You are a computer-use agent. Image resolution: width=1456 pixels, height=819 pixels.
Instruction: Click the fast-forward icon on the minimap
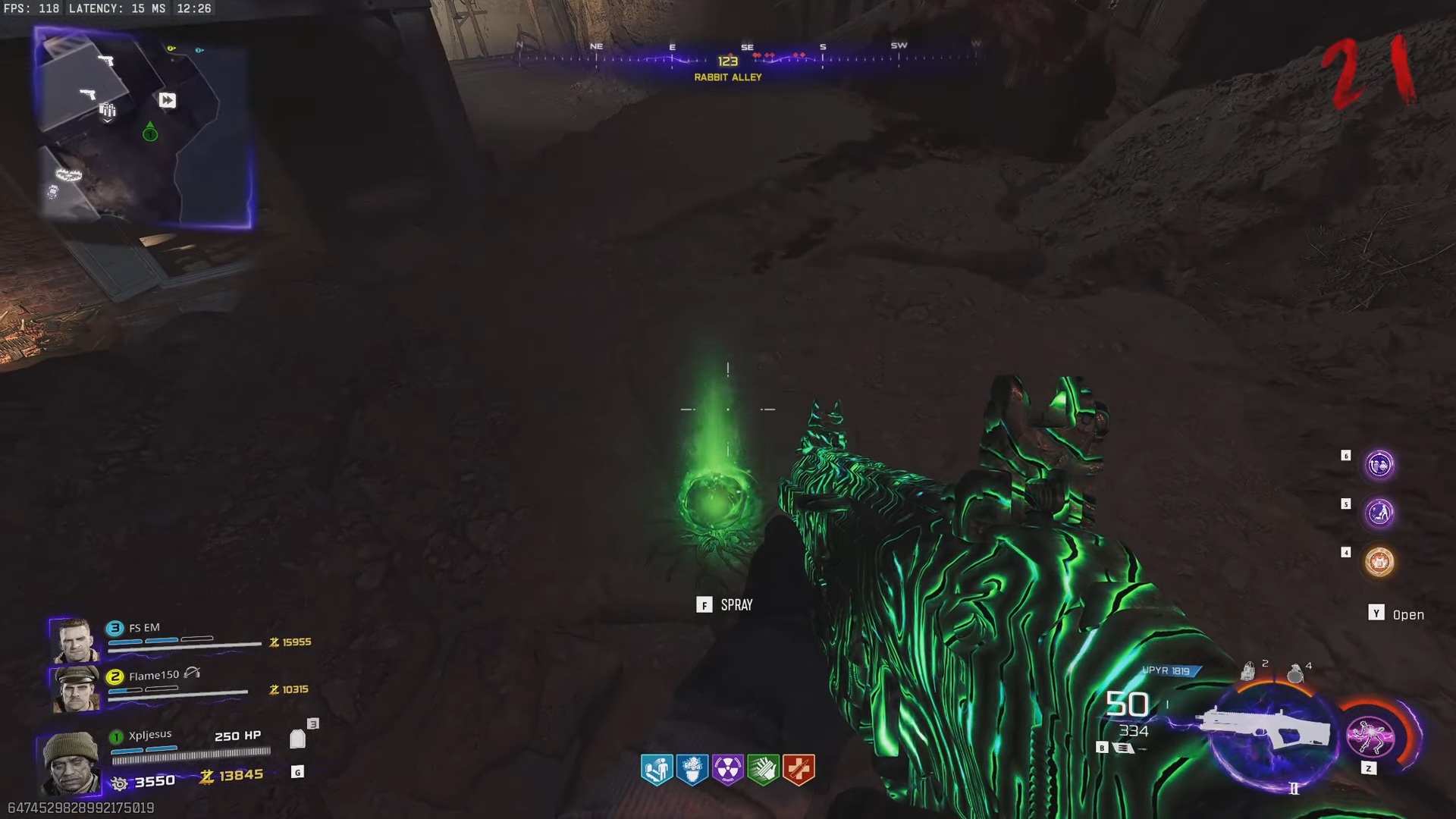(167, 100)
